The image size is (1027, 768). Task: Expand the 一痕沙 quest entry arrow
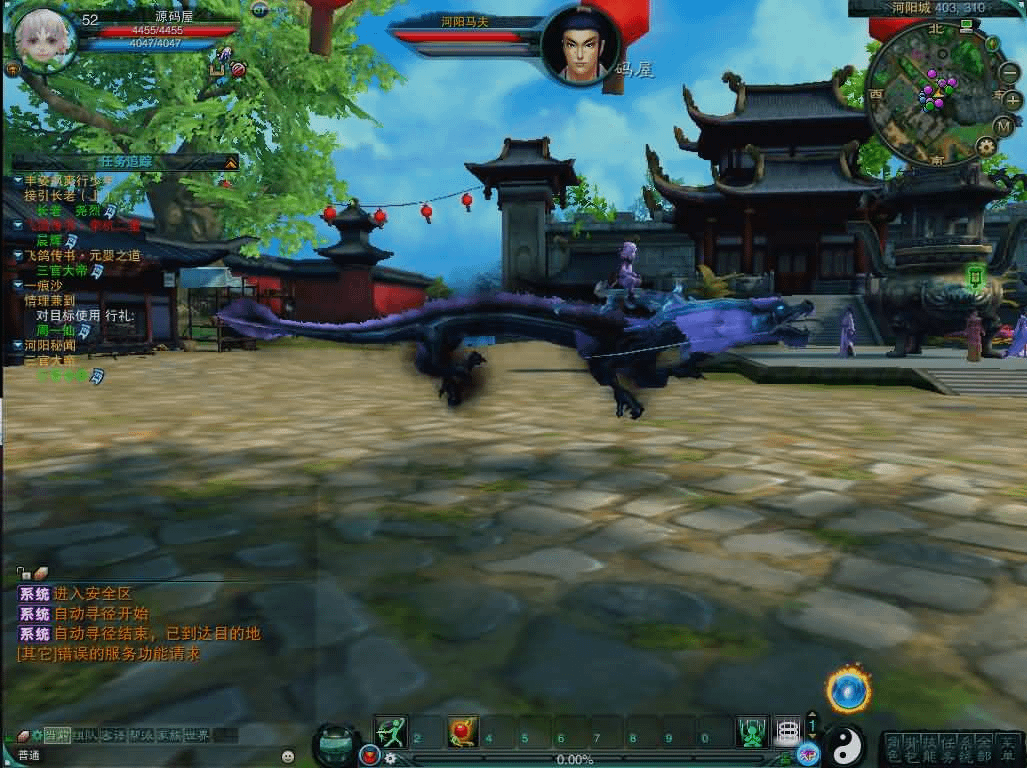click(18, 286)
